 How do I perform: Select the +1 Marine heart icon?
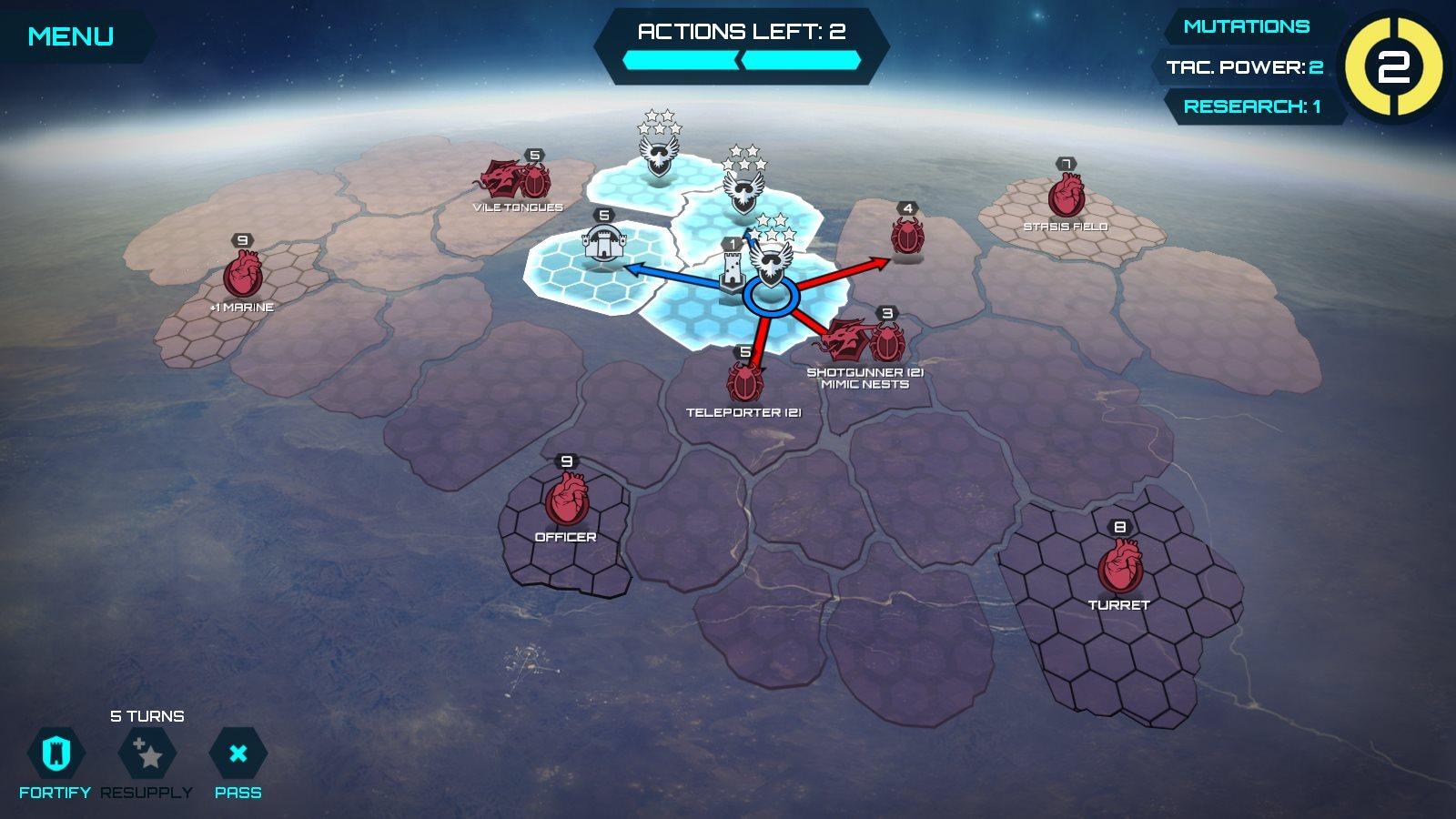tap(241, 273)
